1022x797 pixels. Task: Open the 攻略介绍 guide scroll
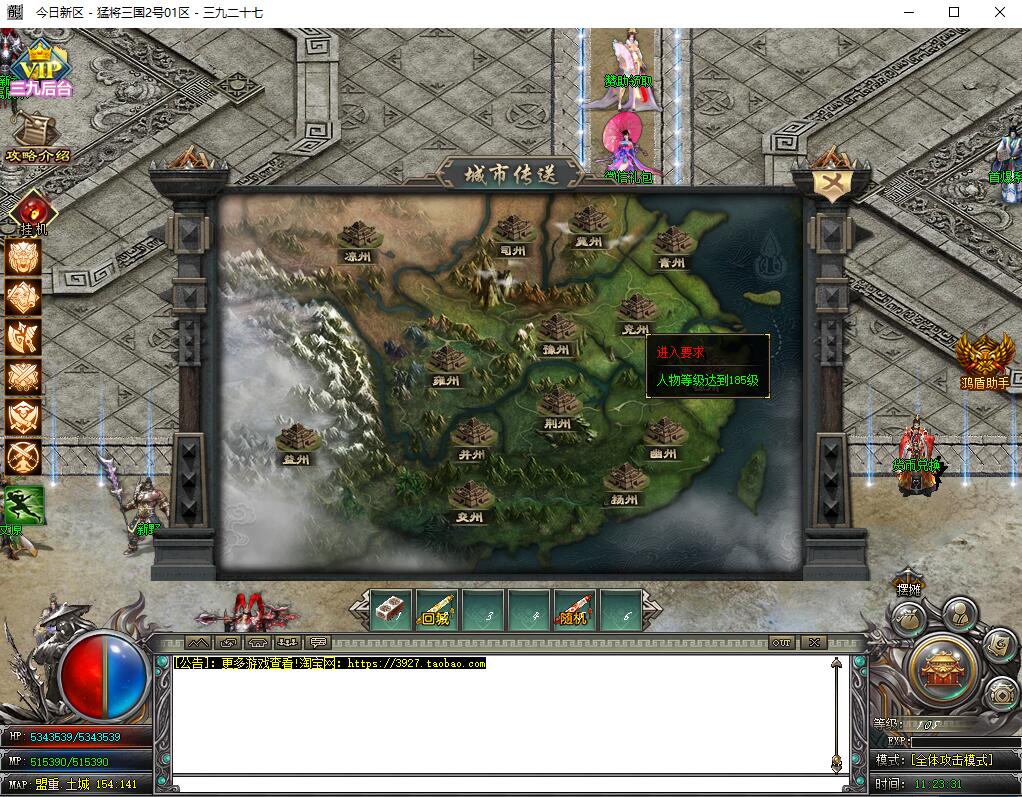[x=37, y=135]
